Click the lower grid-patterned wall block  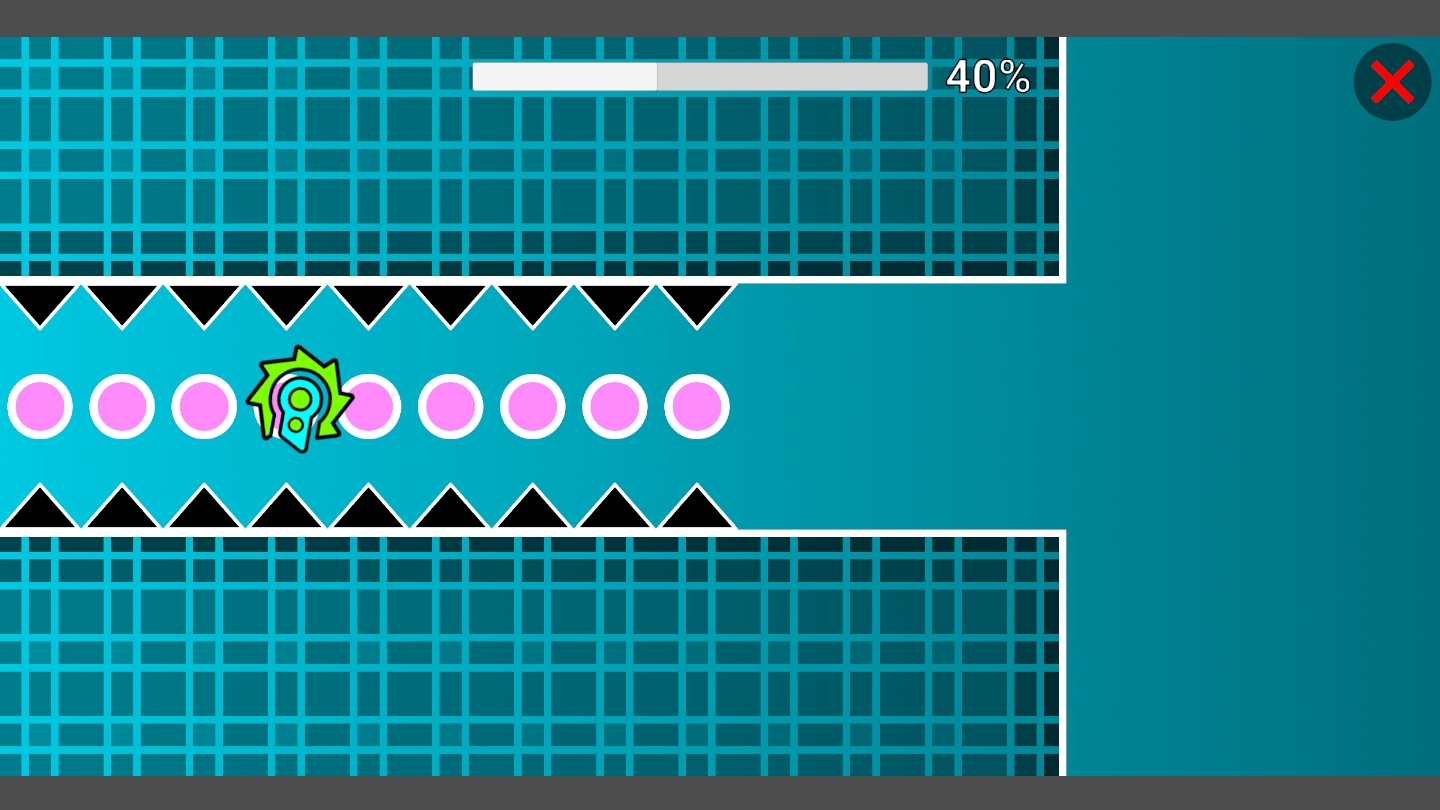coord(500,650)
